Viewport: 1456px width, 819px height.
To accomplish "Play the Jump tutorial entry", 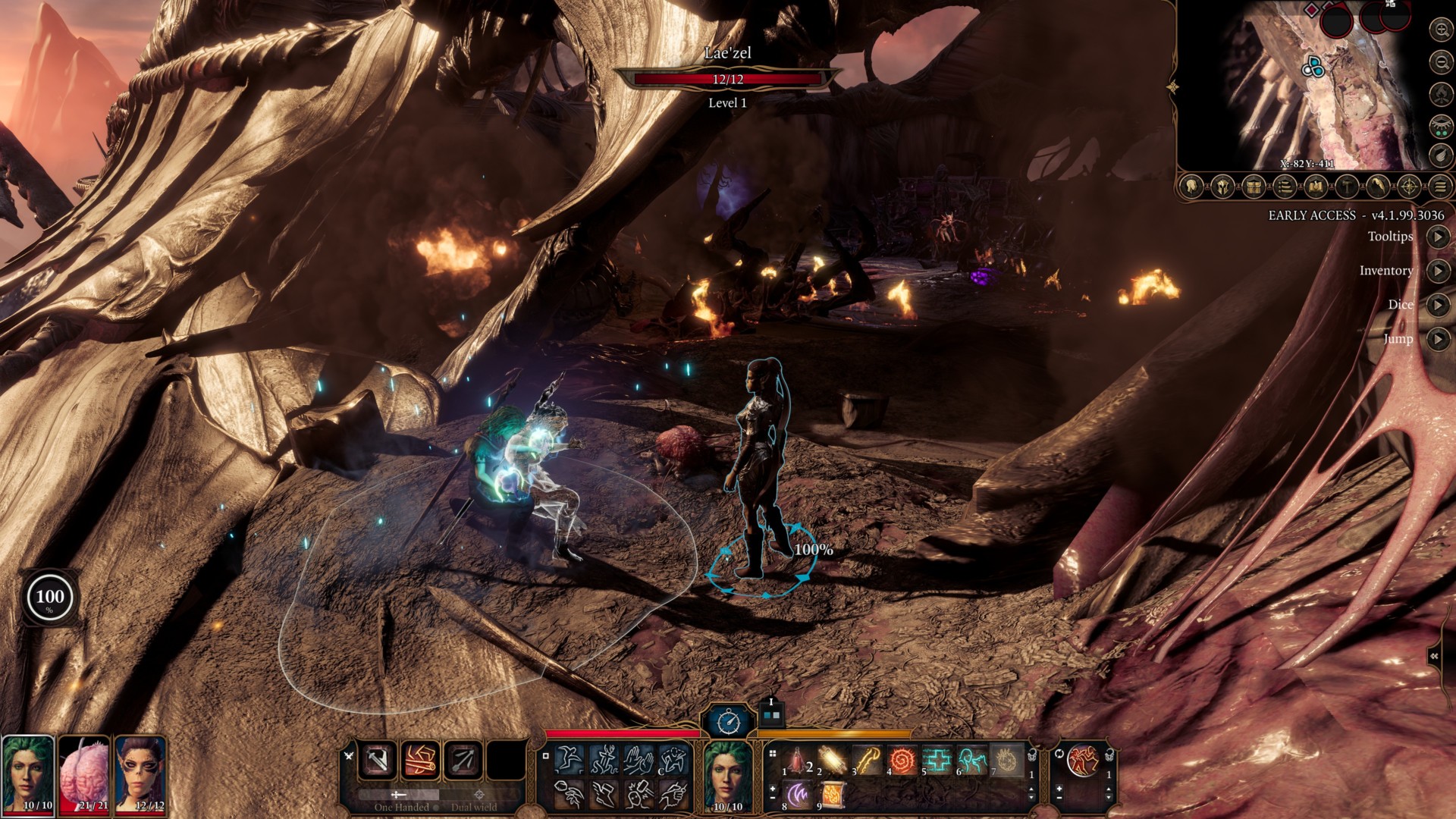I will [1438, 339].
